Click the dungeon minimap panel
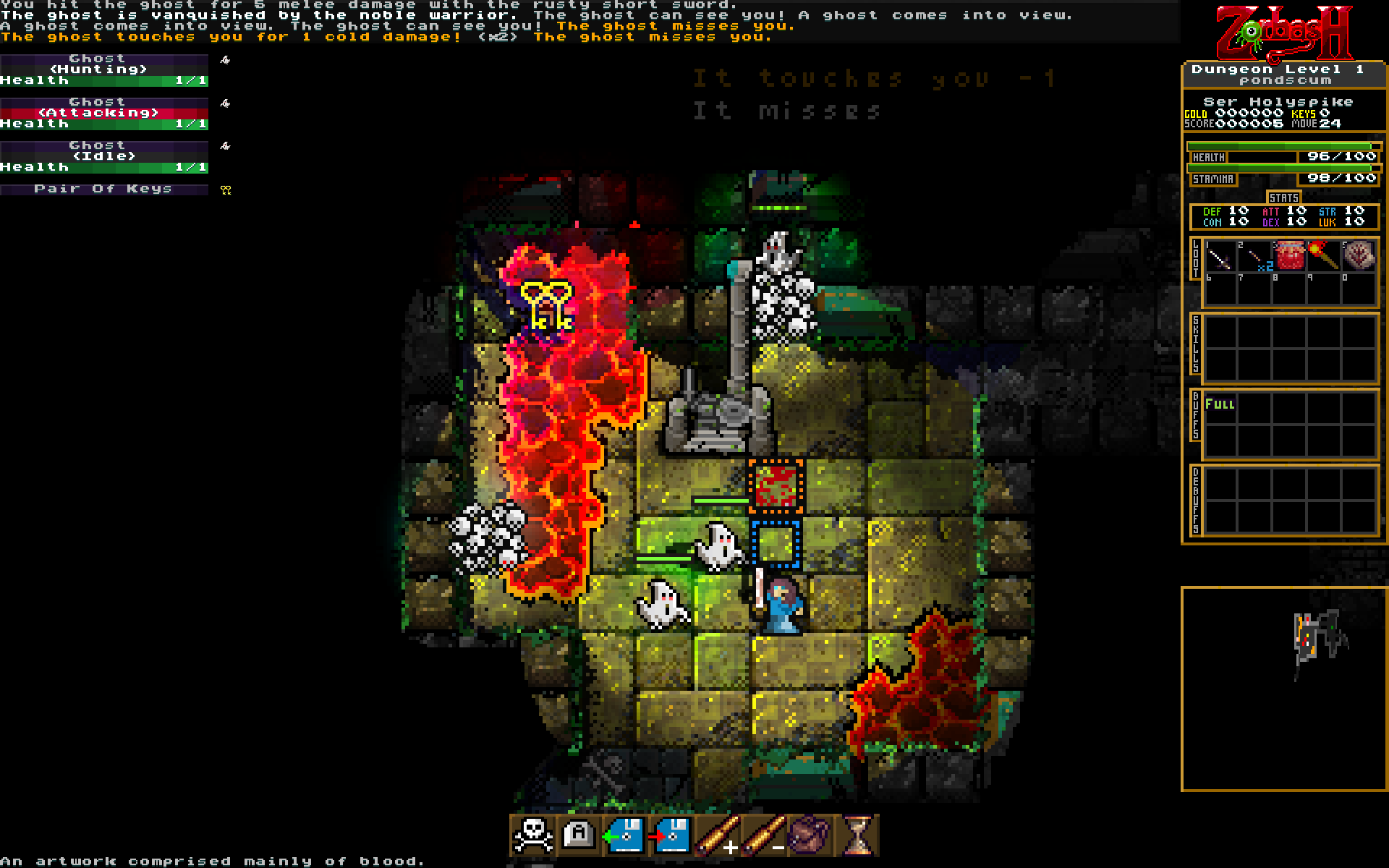The image size is (1389, 868). [1283, 689]
